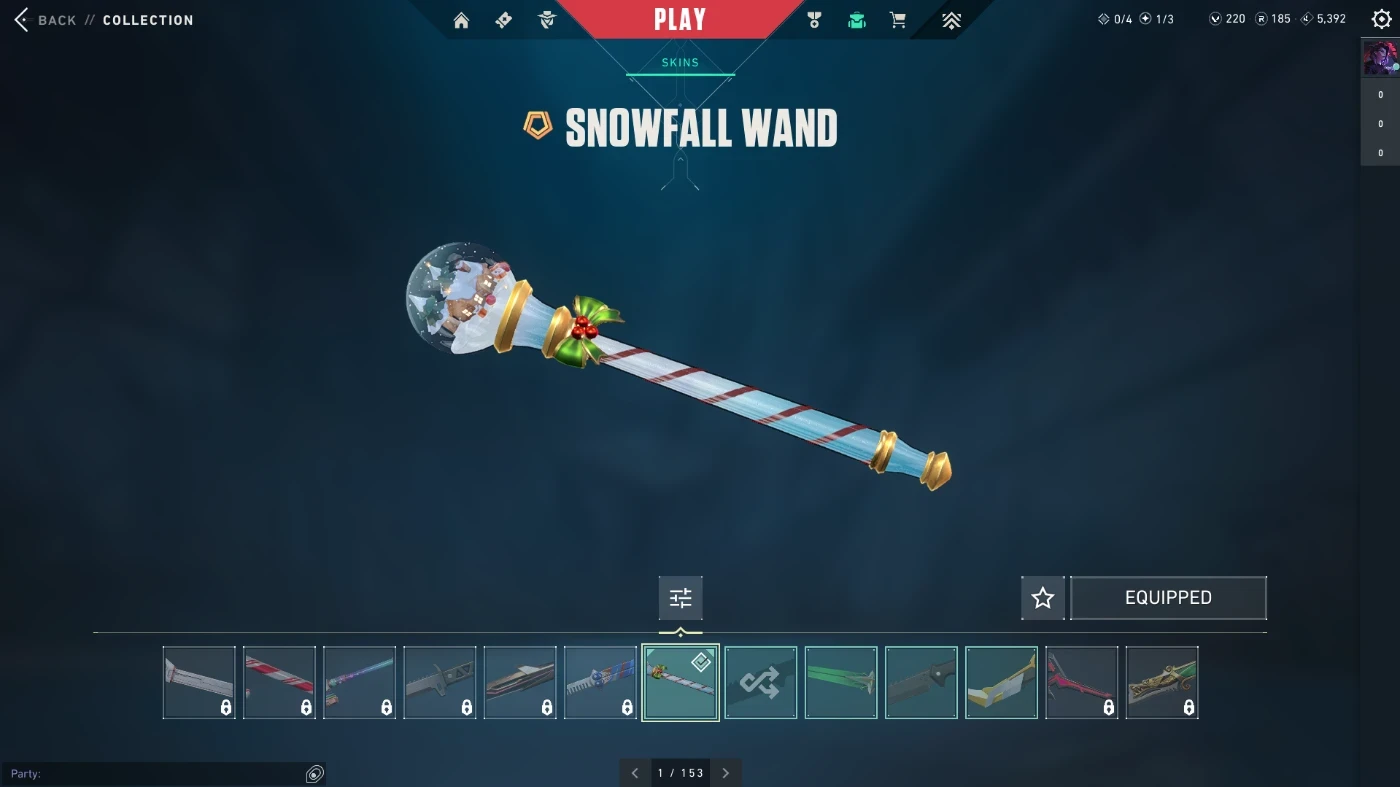Open the settings gear icon
Image resolution: width=1400 pixels, height=787 pixels.
1381,19
